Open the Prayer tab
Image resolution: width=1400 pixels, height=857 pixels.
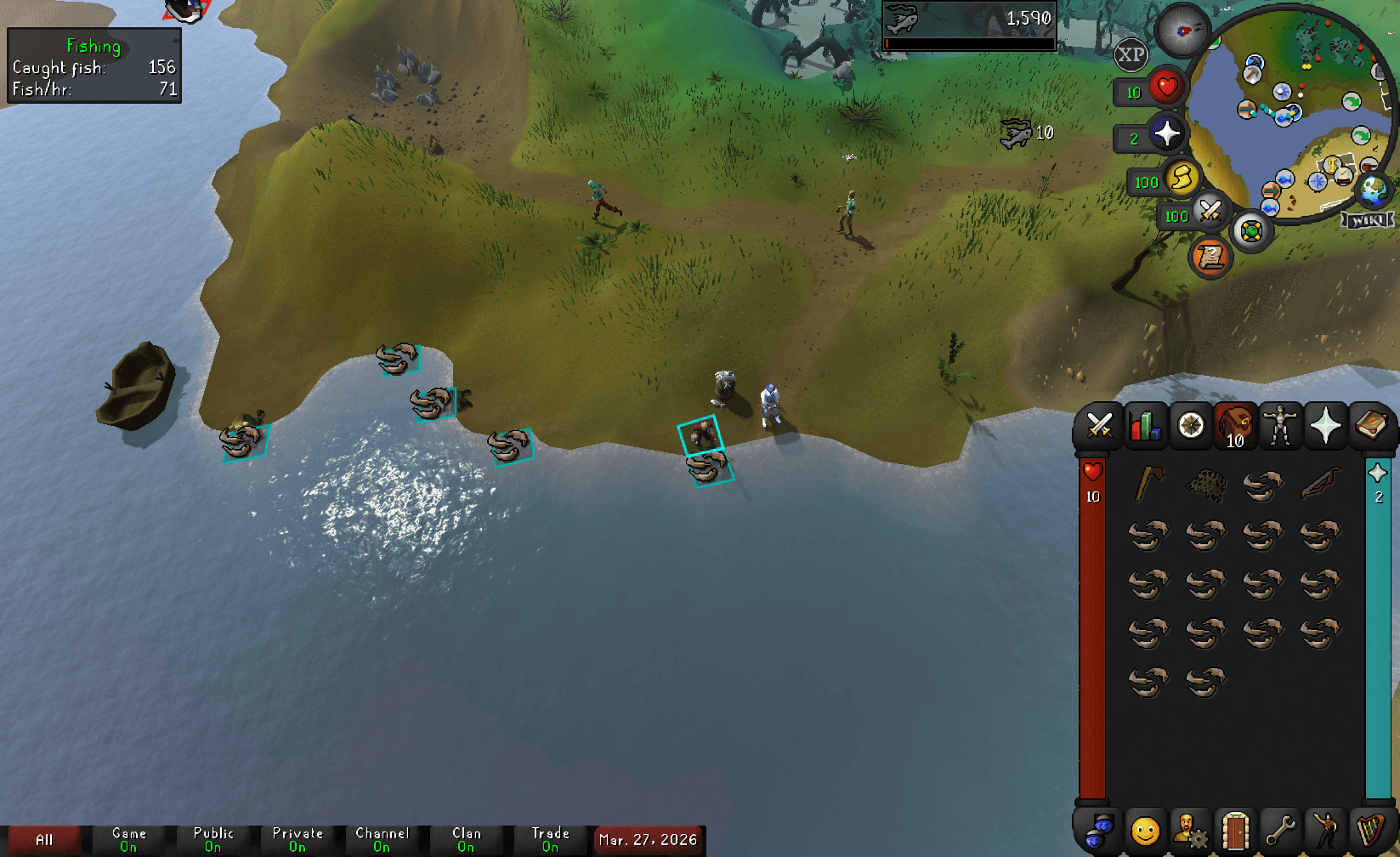pos(1326,425)
